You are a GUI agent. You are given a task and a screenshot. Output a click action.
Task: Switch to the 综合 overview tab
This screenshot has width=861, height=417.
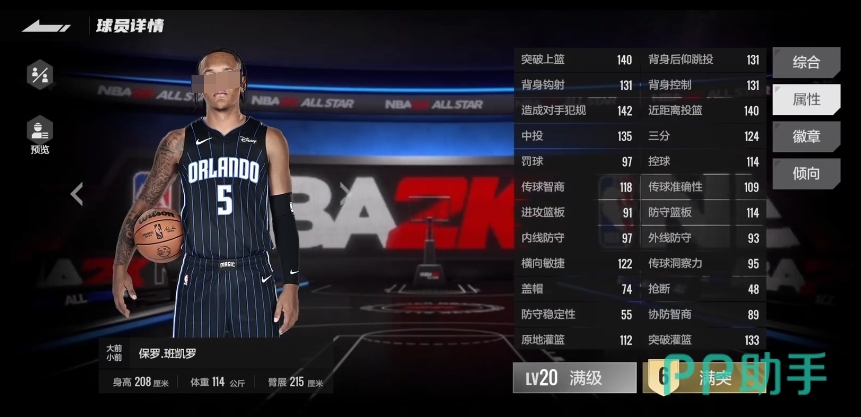tap(806, 62)
